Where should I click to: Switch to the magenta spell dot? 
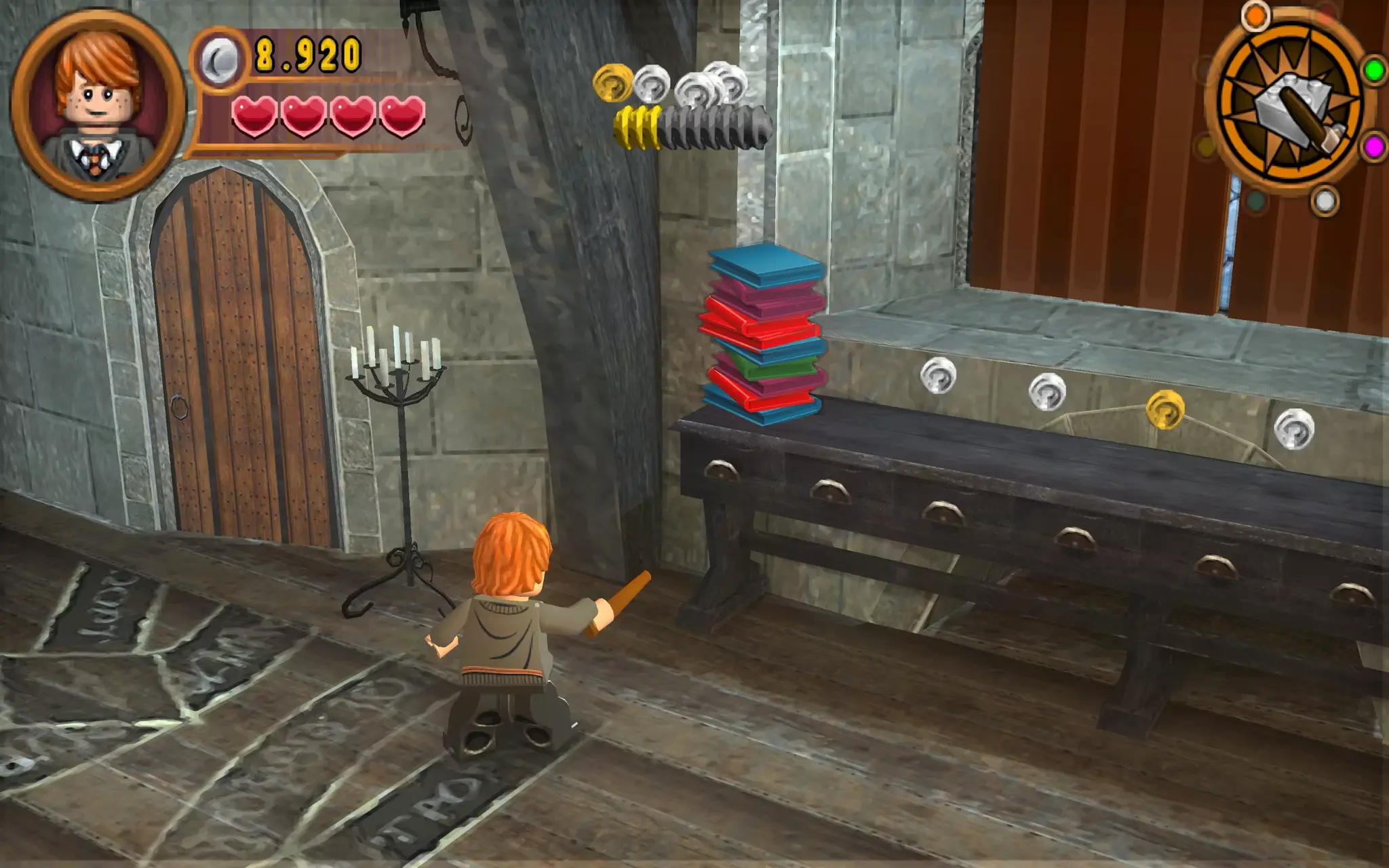coord(1375,146)
